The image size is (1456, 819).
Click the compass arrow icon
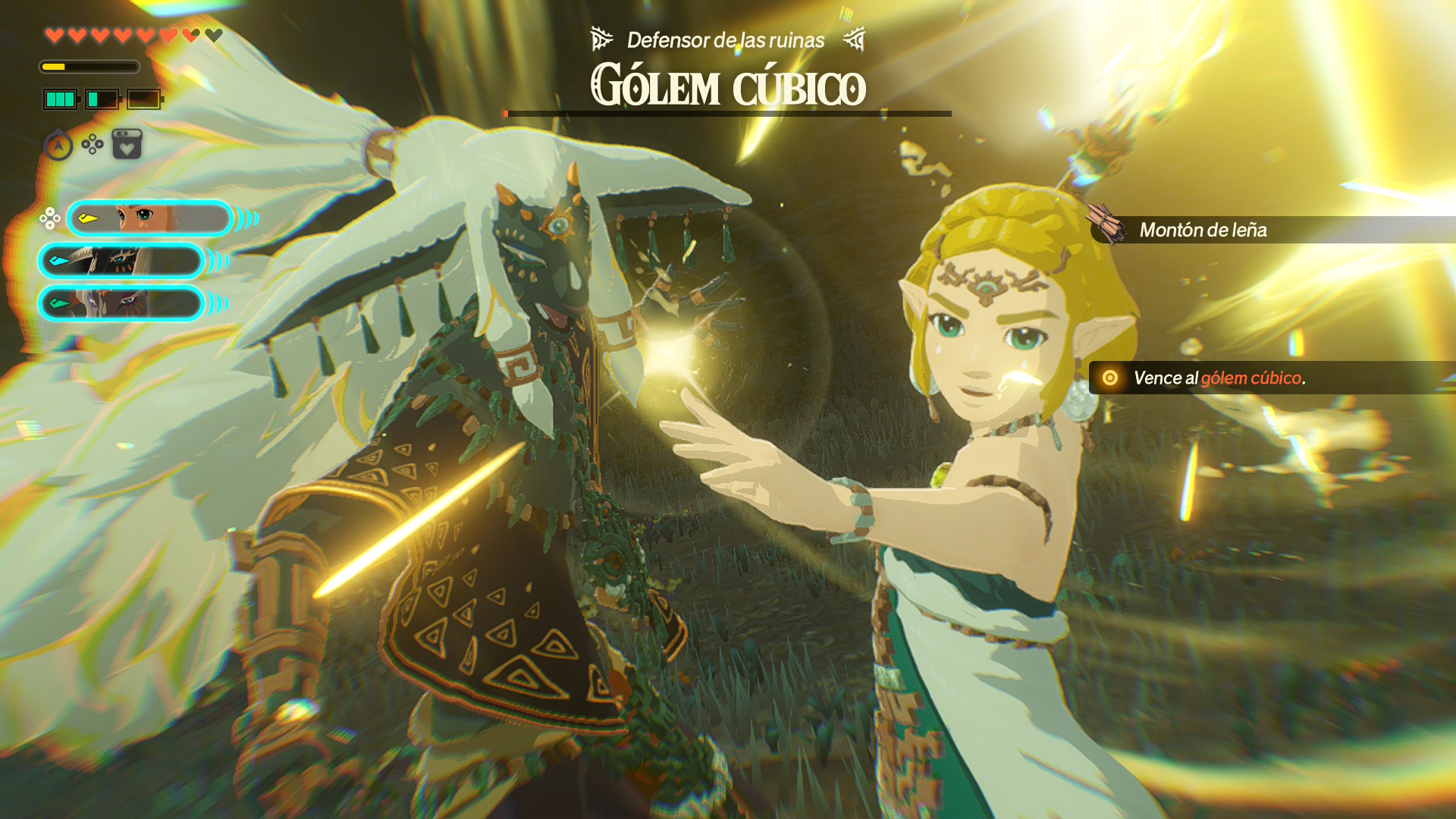[58, 145]
